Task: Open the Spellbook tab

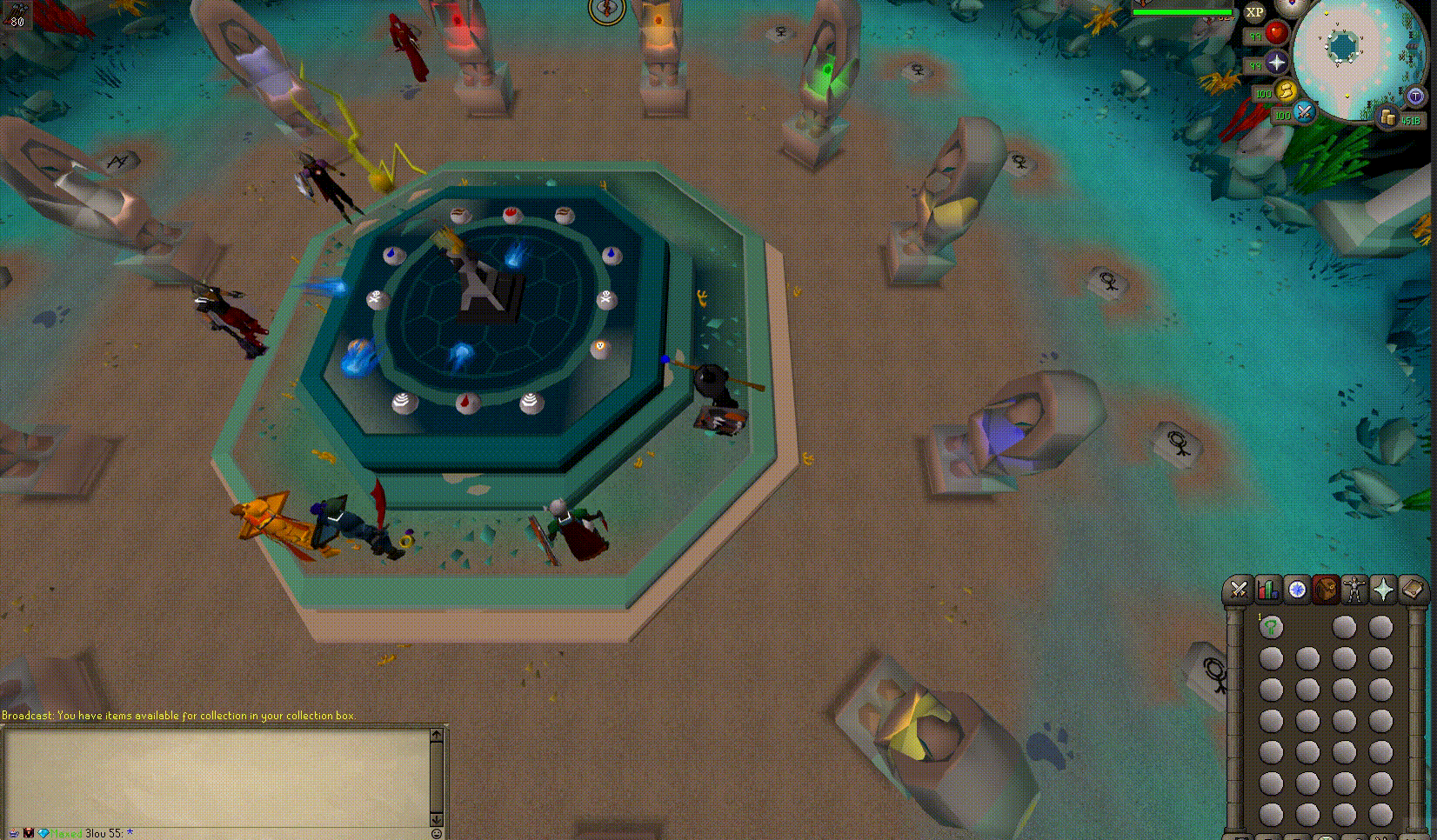Action: pyautogui.click(x=1413, y=590)
